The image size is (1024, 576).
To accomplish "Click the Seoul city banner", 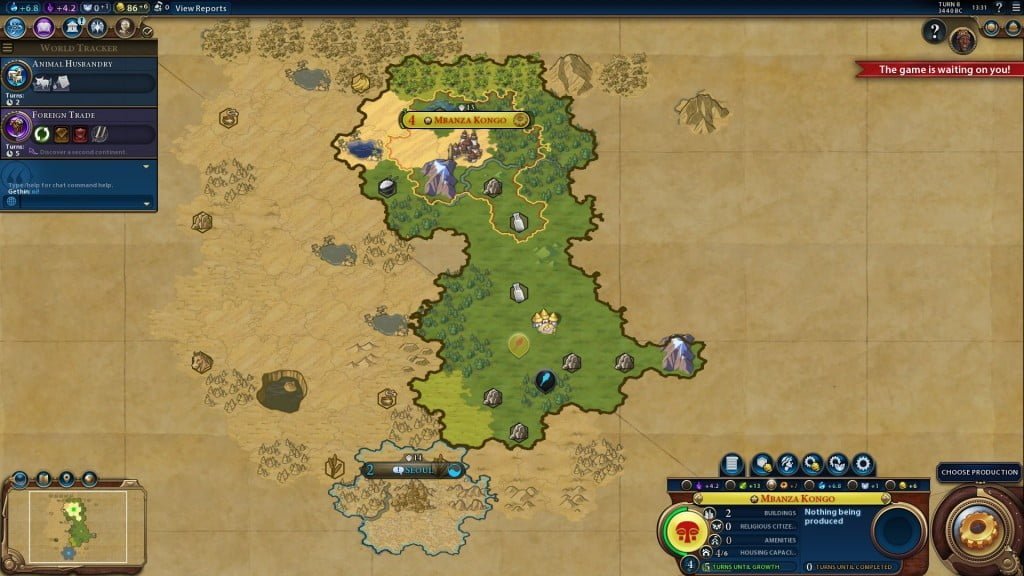I will (413, 470).
